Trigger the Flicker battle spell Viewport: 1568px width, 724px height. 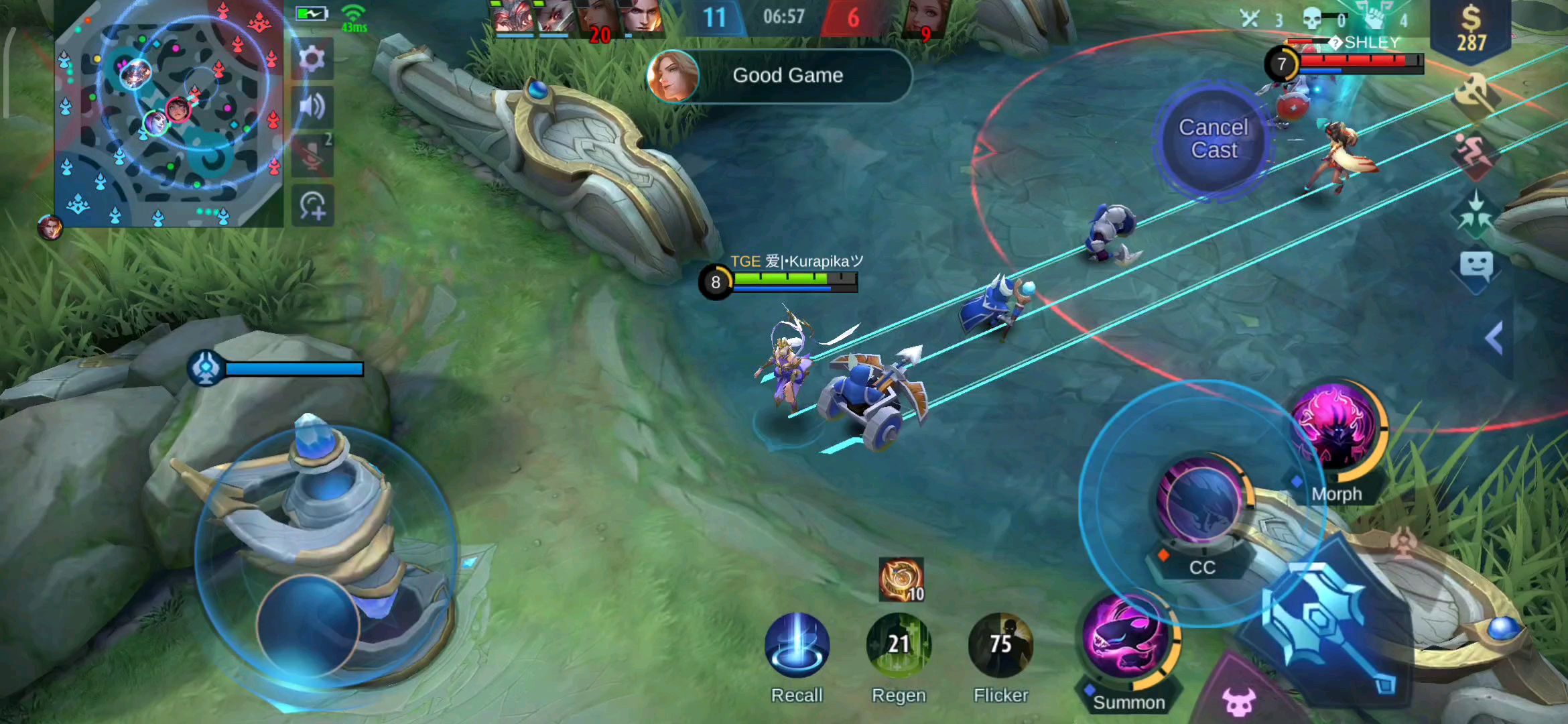pos(1000,645)
